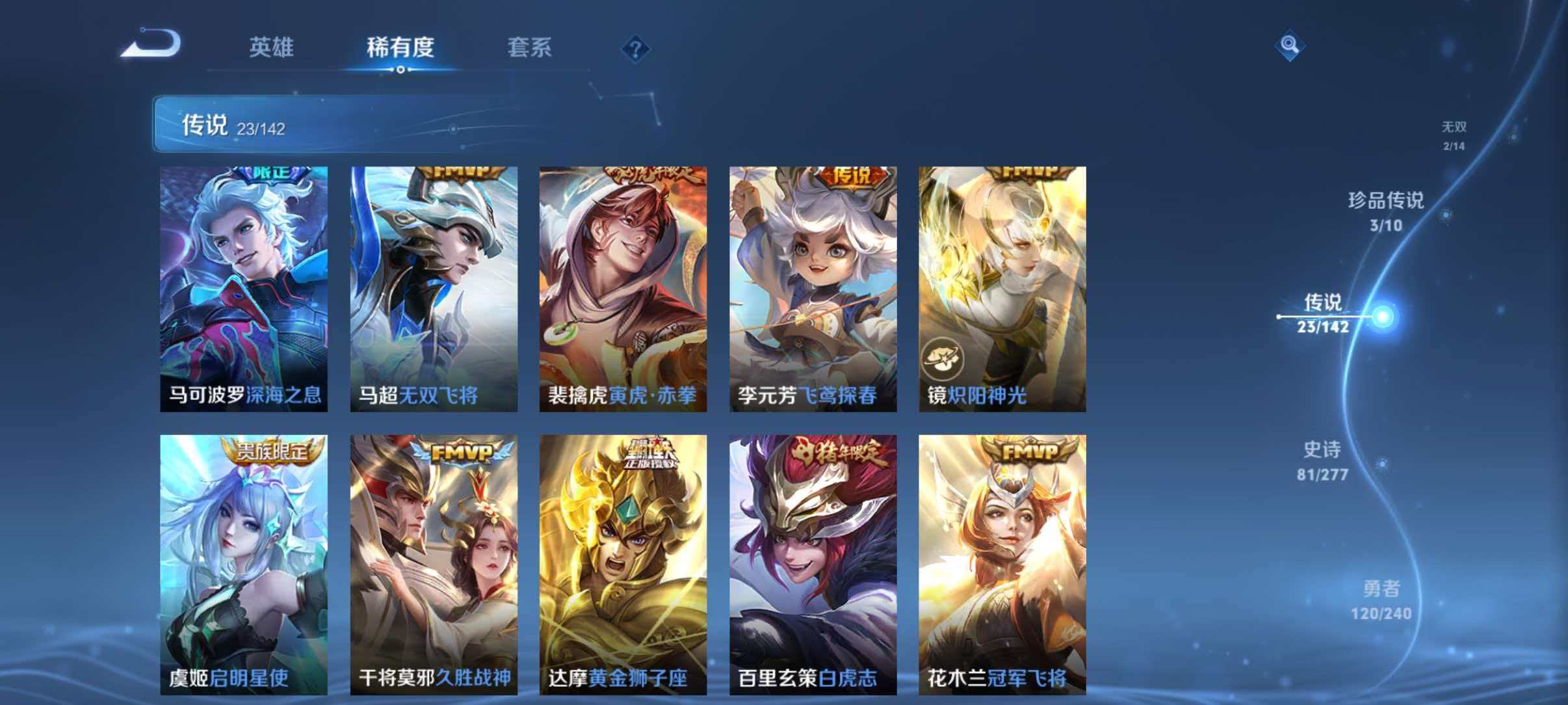Open the search magnifier at top right
1568x705 pixels.
click(1290, 46)
